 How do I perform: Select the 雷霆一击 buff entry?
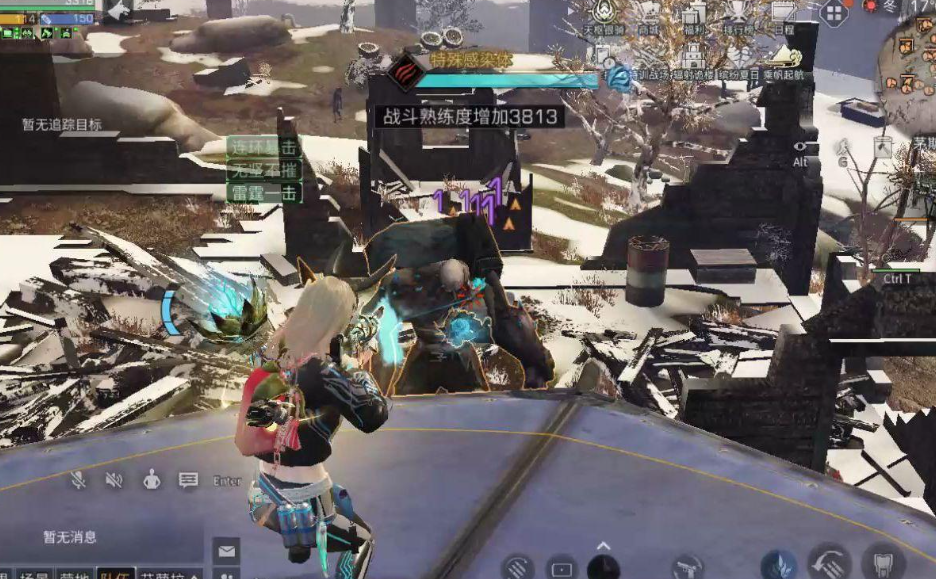[264, 193]
